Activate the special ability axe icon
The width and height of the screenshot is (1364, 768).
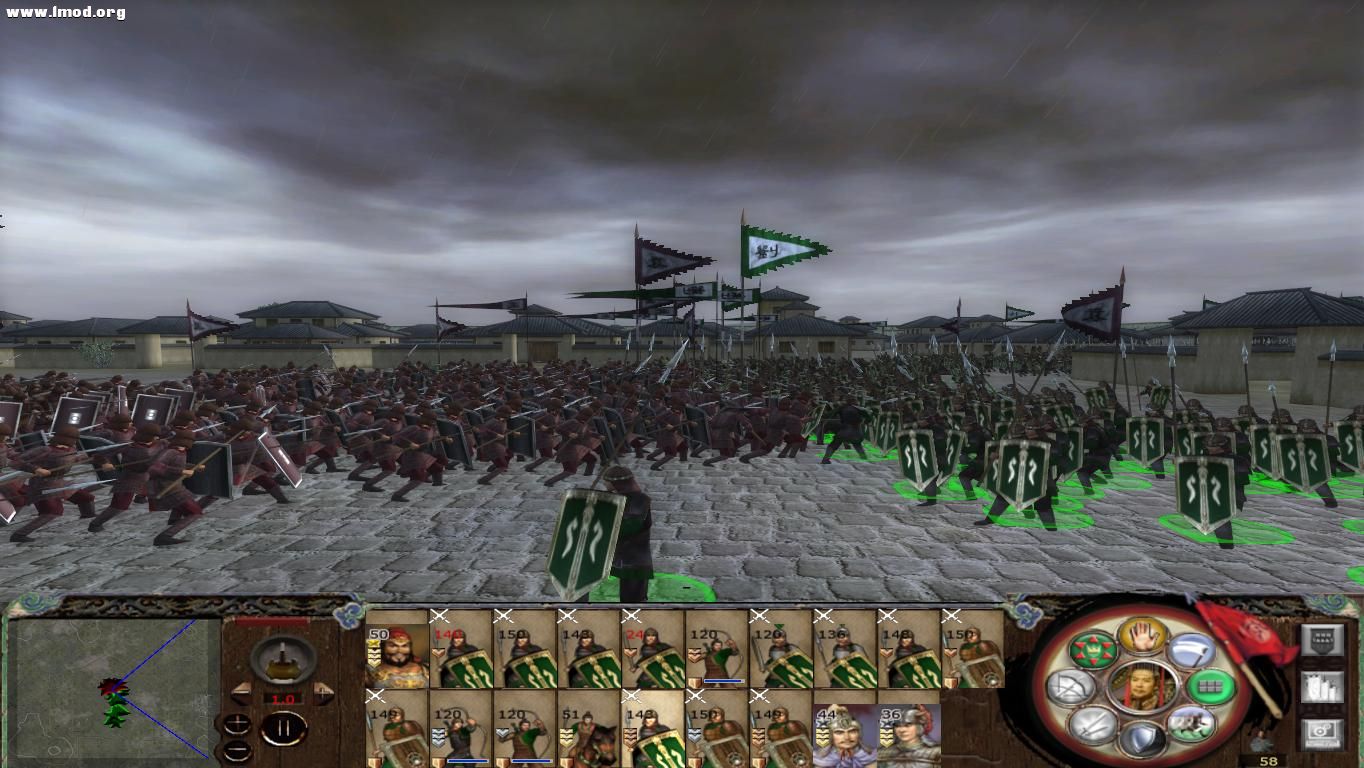(1192, 651)
